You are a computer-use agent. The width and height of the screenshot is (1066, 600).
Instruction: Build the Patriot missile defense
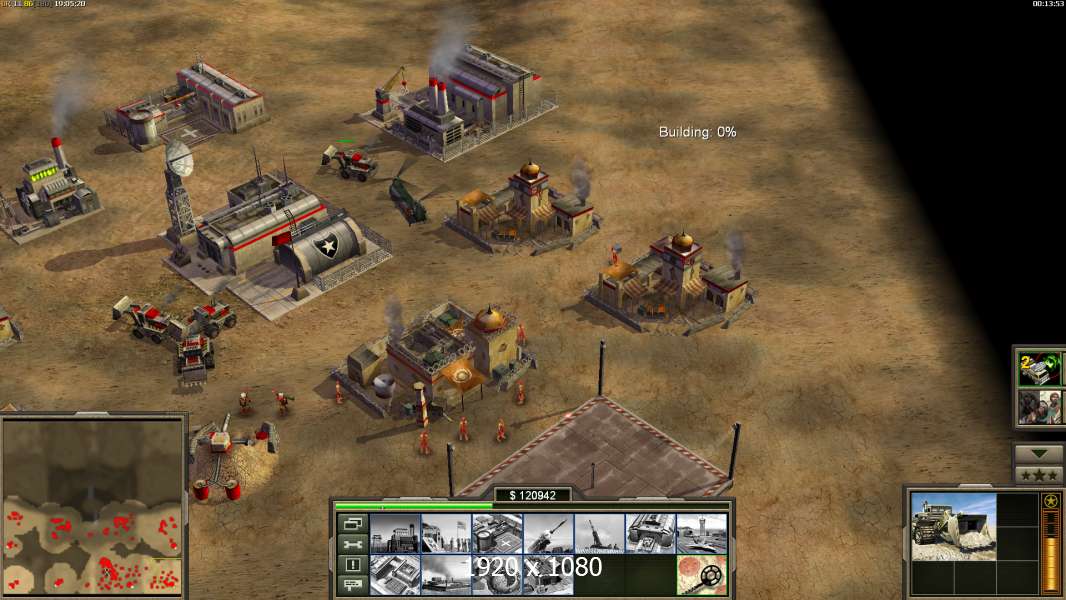548,533
